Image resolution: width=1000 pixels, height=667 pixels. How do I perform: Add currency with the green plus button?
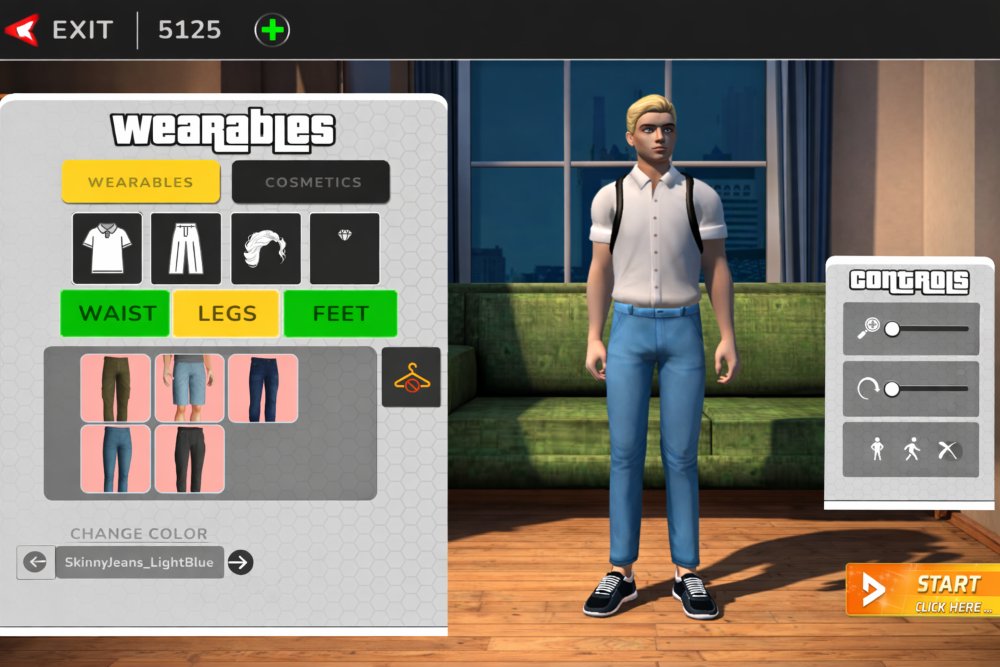coord(272,30)
